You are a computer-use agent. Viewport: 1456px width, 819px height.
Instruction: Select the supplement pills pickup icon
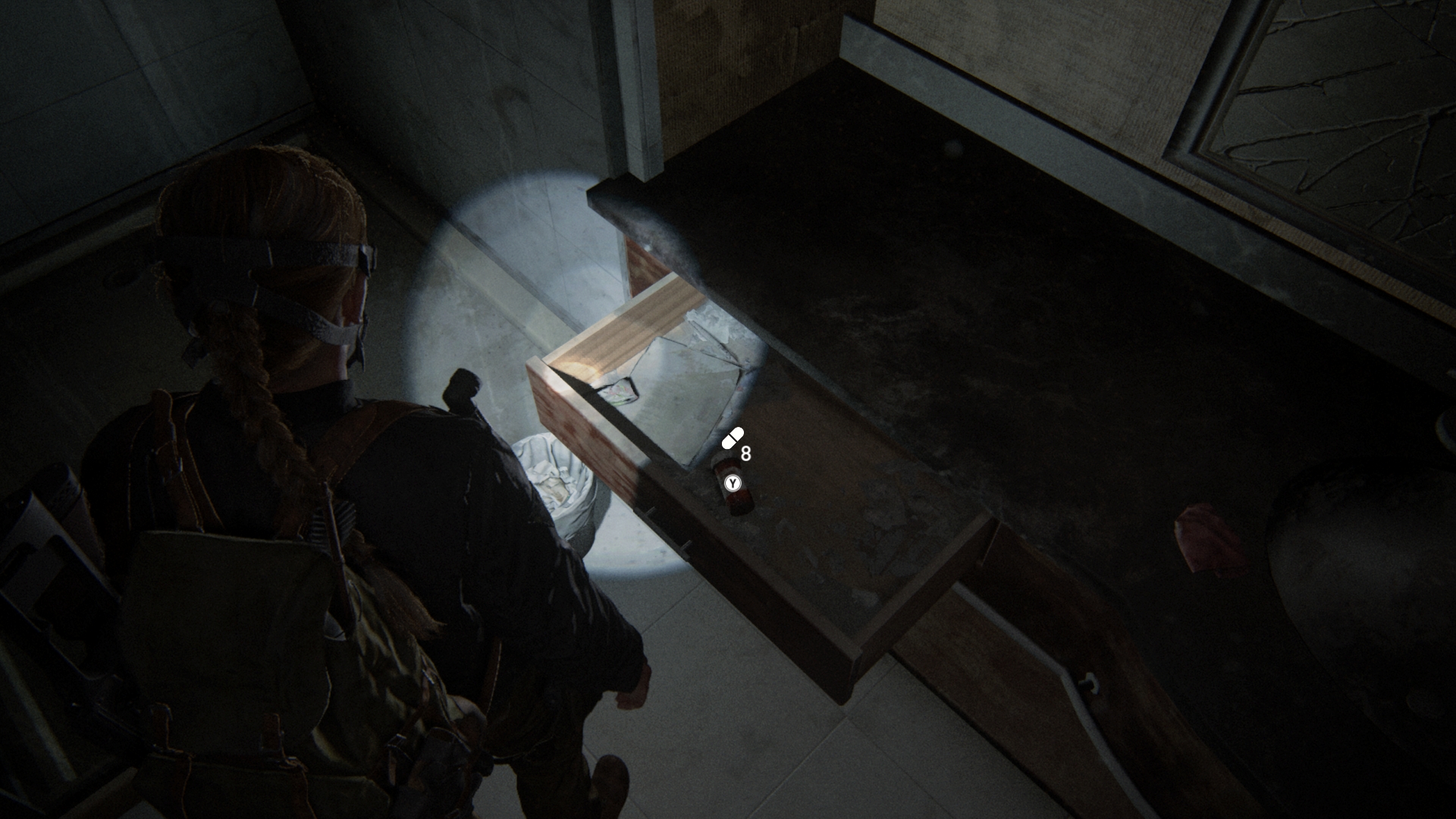pos(733,438)
